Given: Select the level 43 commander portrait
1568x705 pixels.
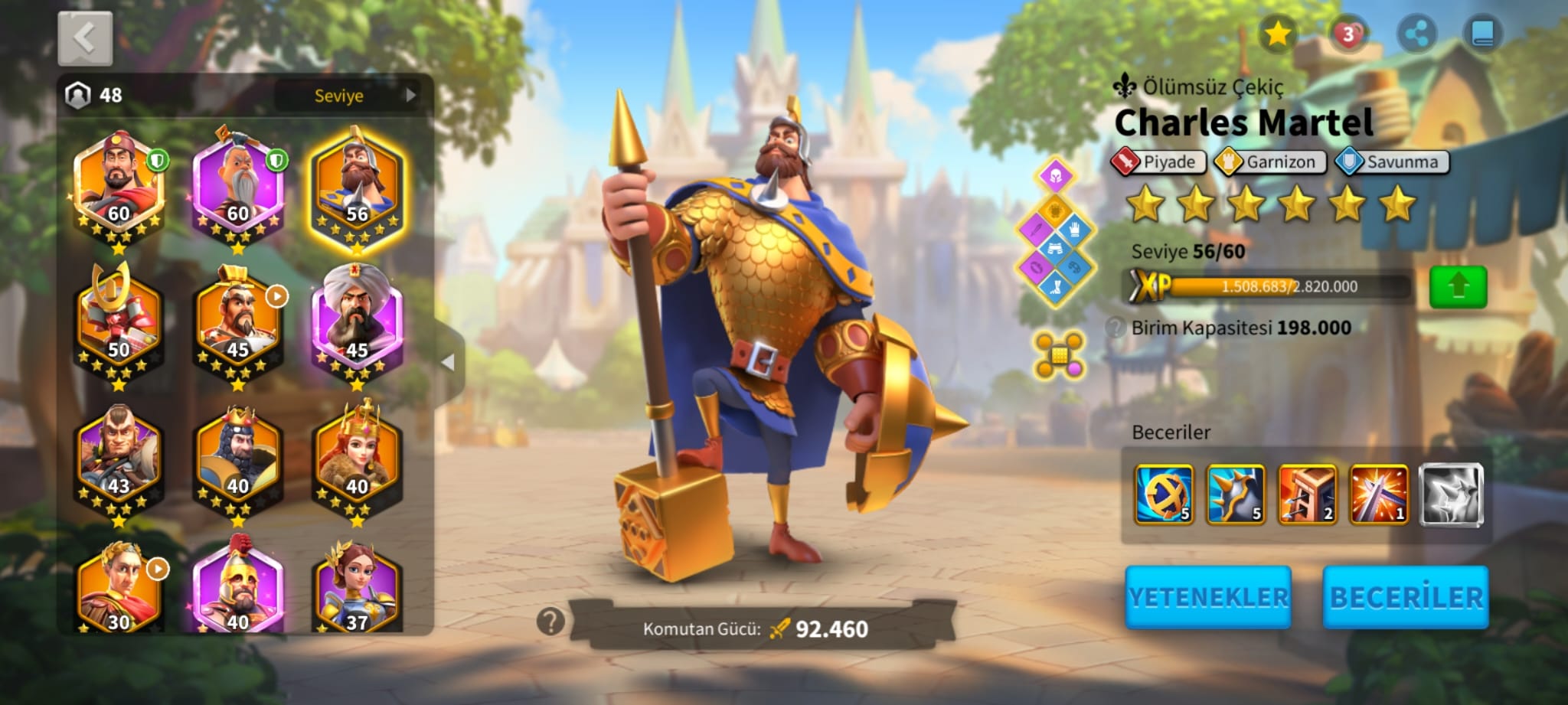Looking at the screenshot, I should point(119,459).
